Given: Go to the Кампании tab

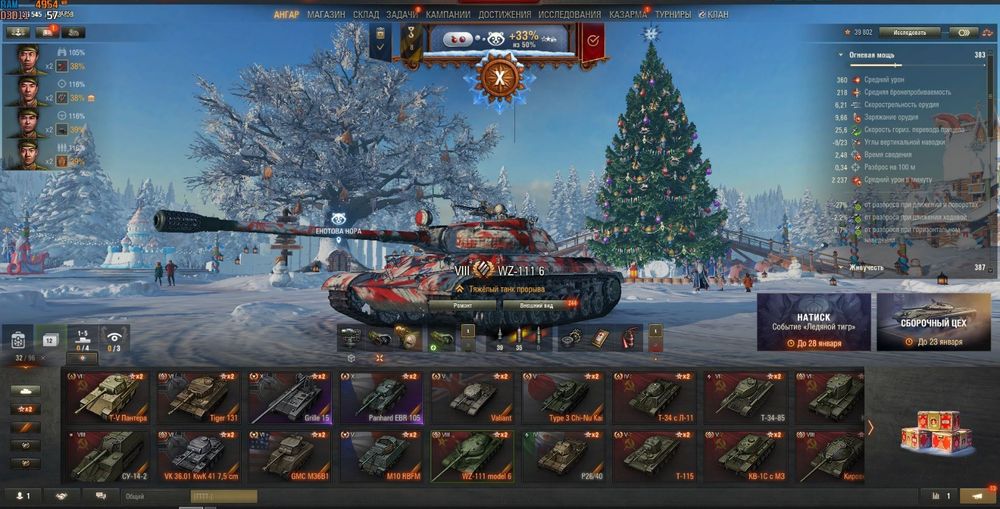Looking at the screenshot, I should (446, 15).
